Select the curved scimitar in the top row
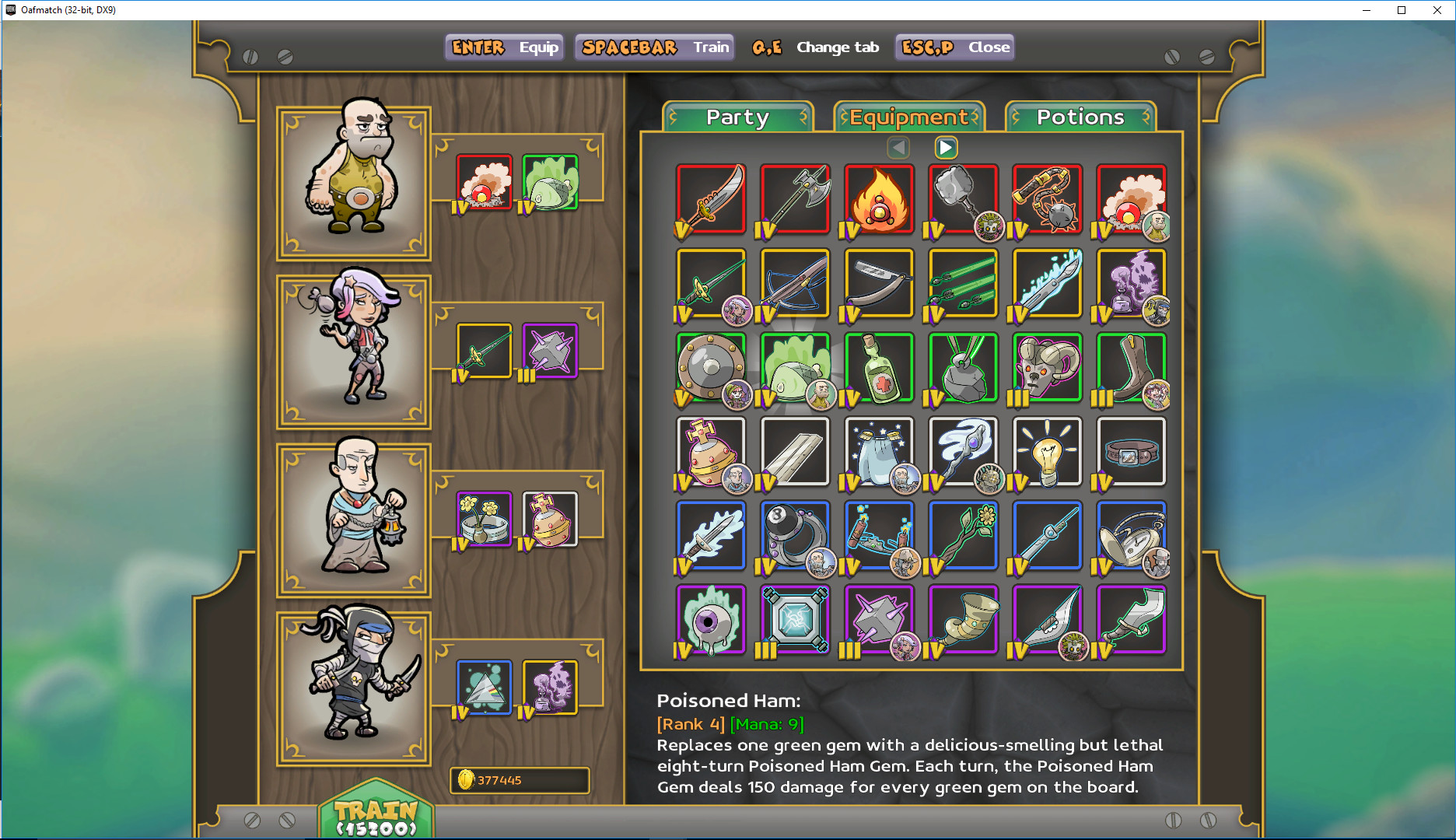 point(710,200)
